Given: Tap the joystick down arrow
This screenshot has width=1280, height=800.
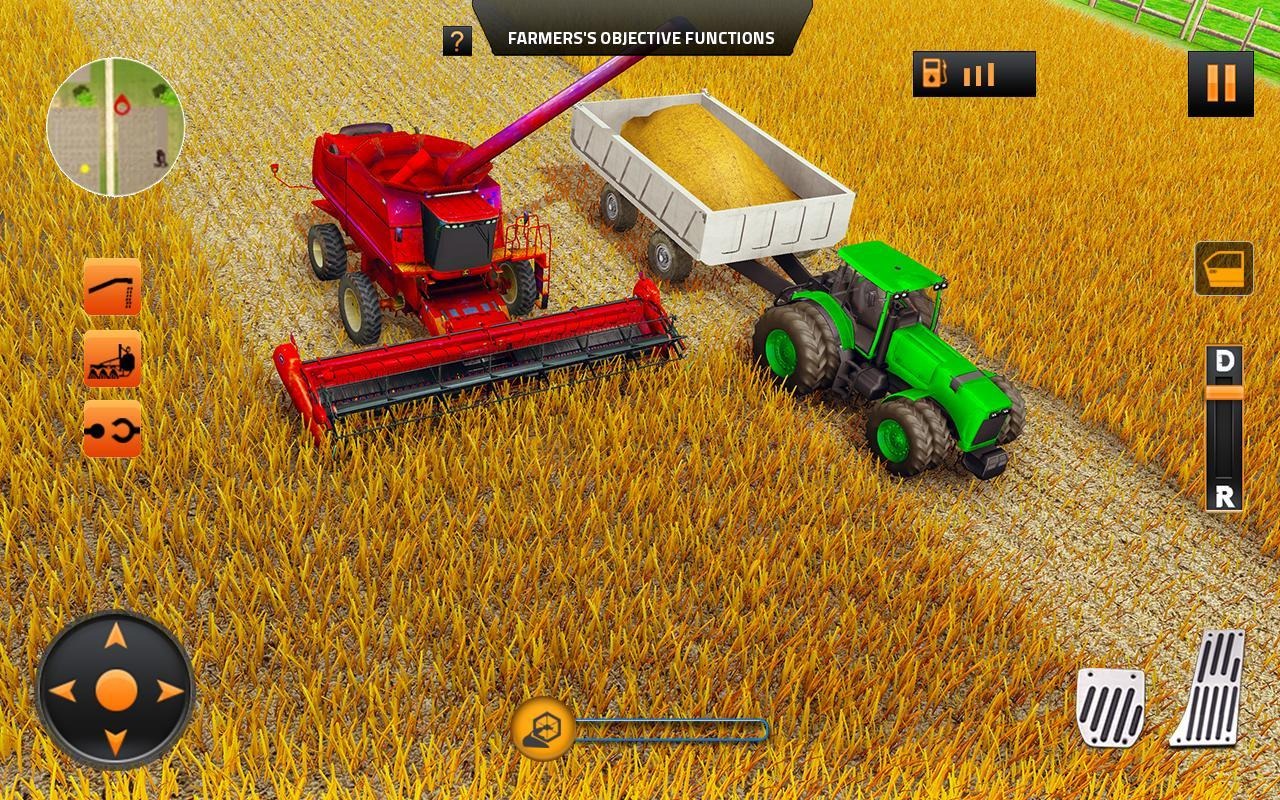Looking at the screenshot, I should (116, 742).
